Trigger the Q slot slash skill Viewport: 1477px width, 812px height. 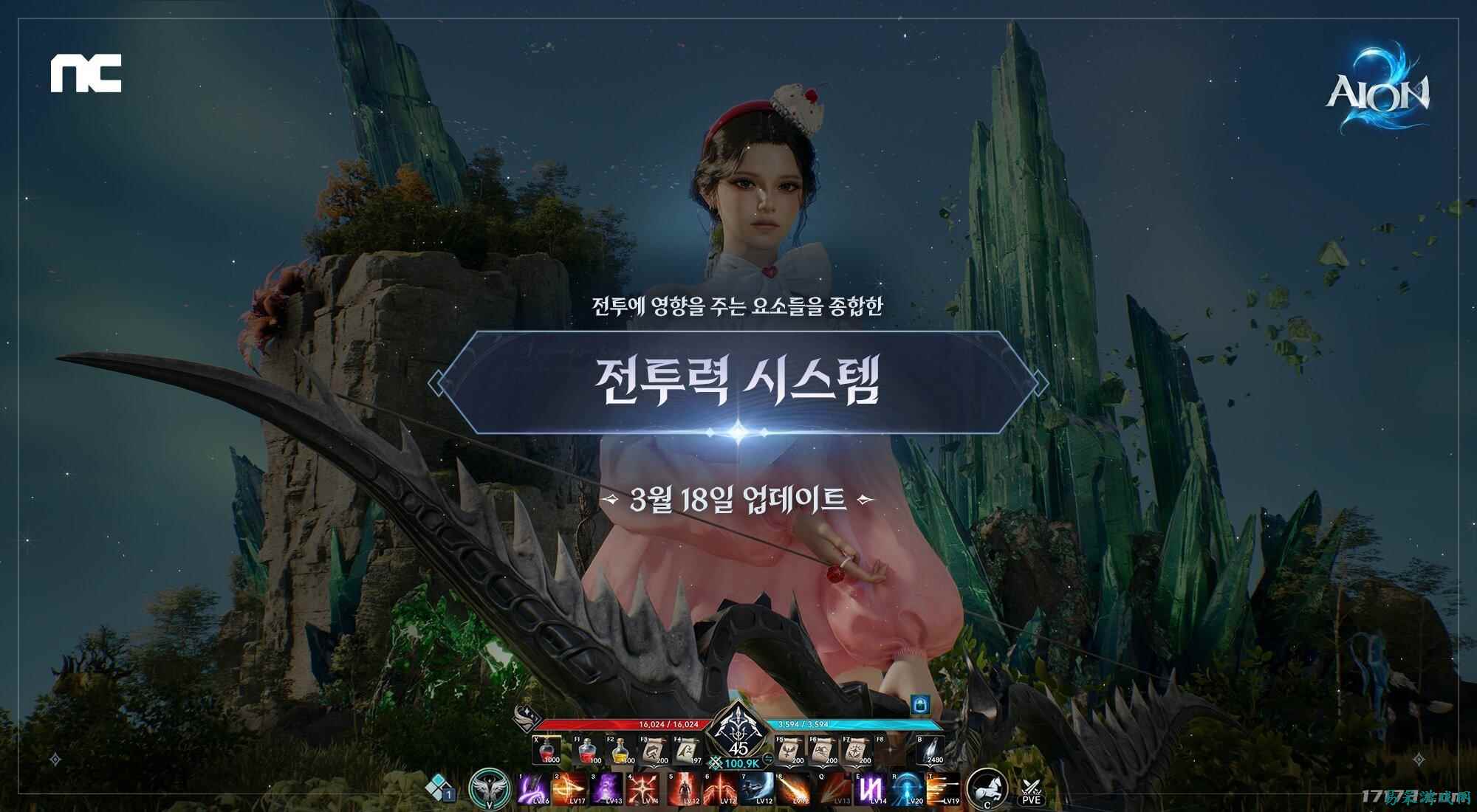tap(834, 788)
